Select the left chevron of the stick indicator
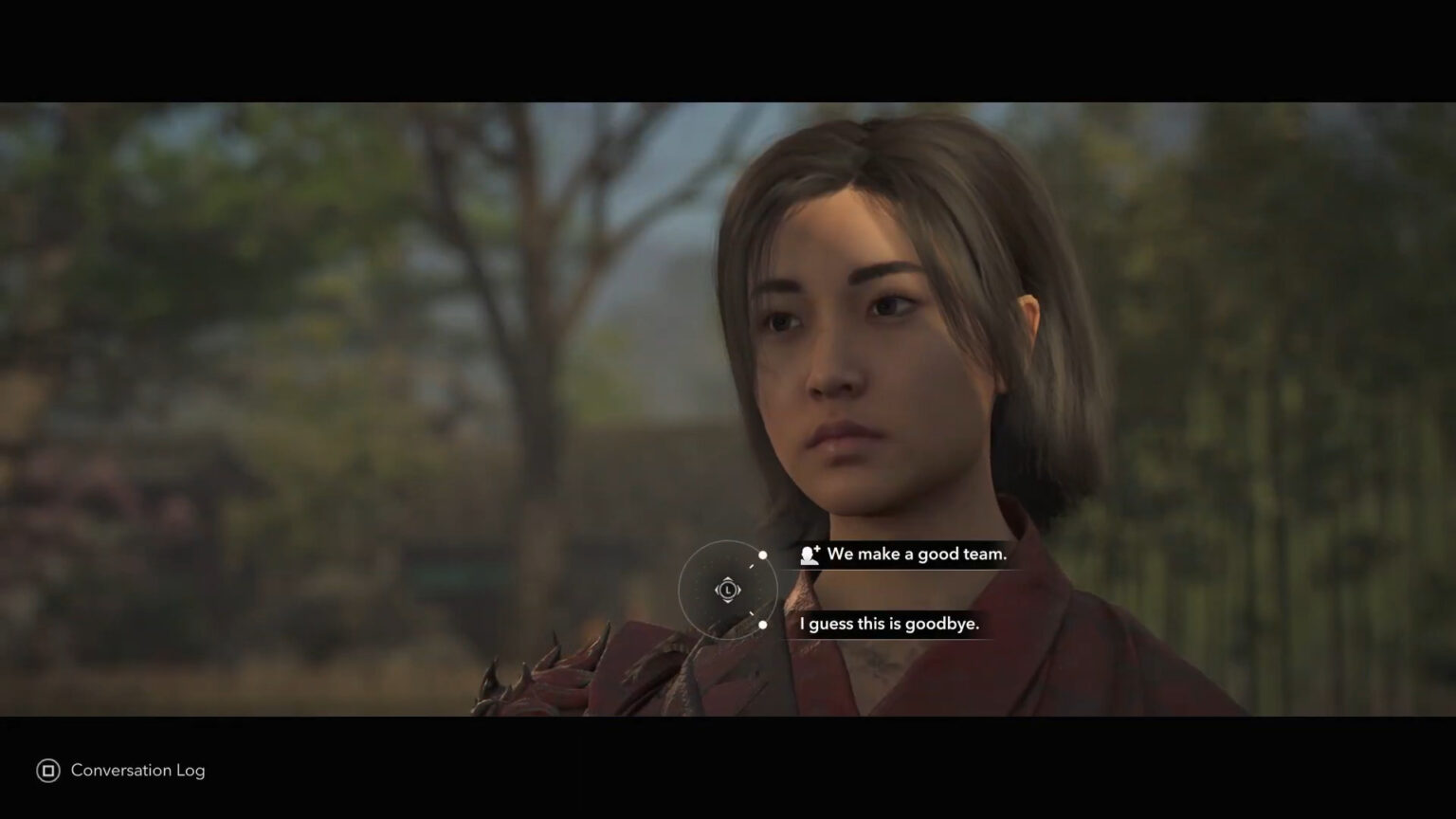The height and width of the screenshot is (819, 1456). 718,590
